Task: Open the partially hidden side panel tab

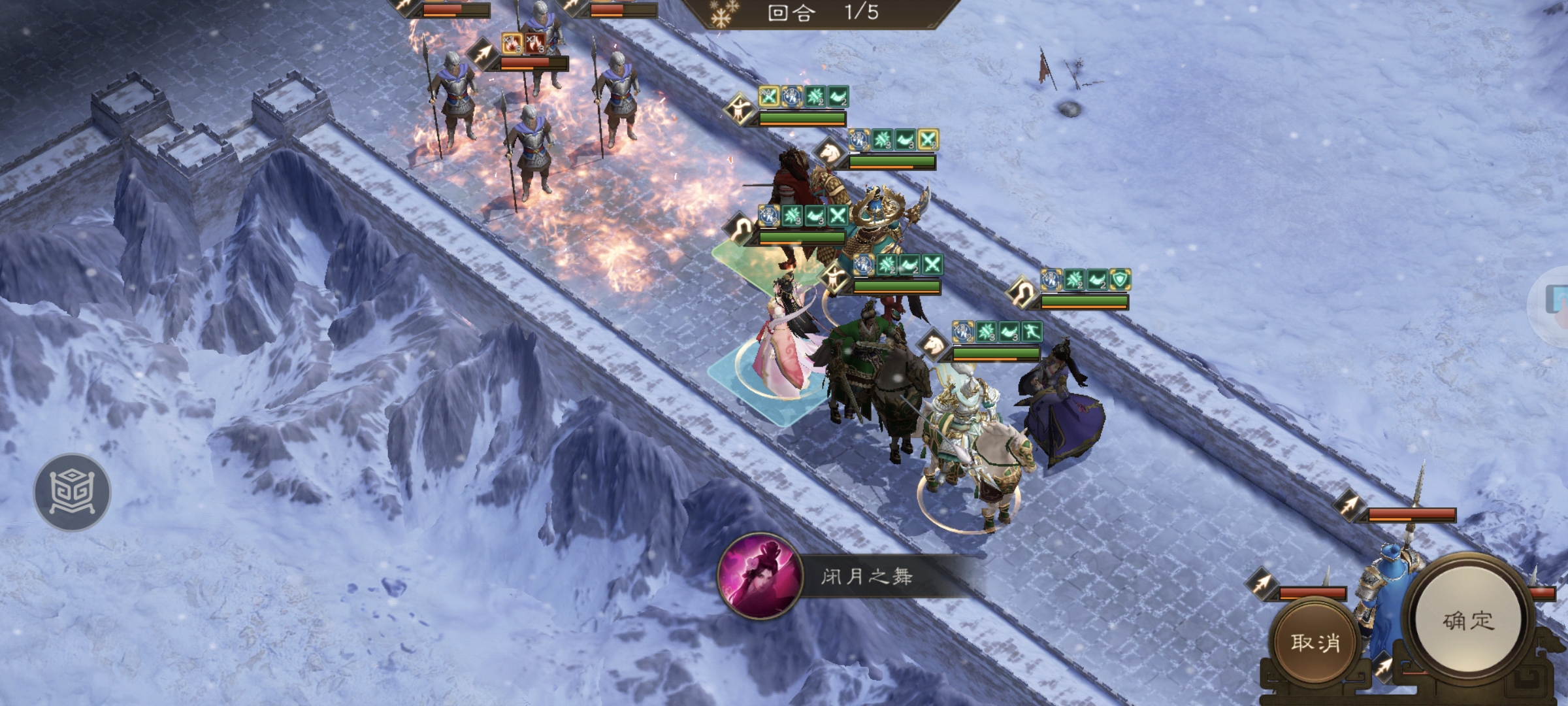Action: click(x=1555, y=301)
